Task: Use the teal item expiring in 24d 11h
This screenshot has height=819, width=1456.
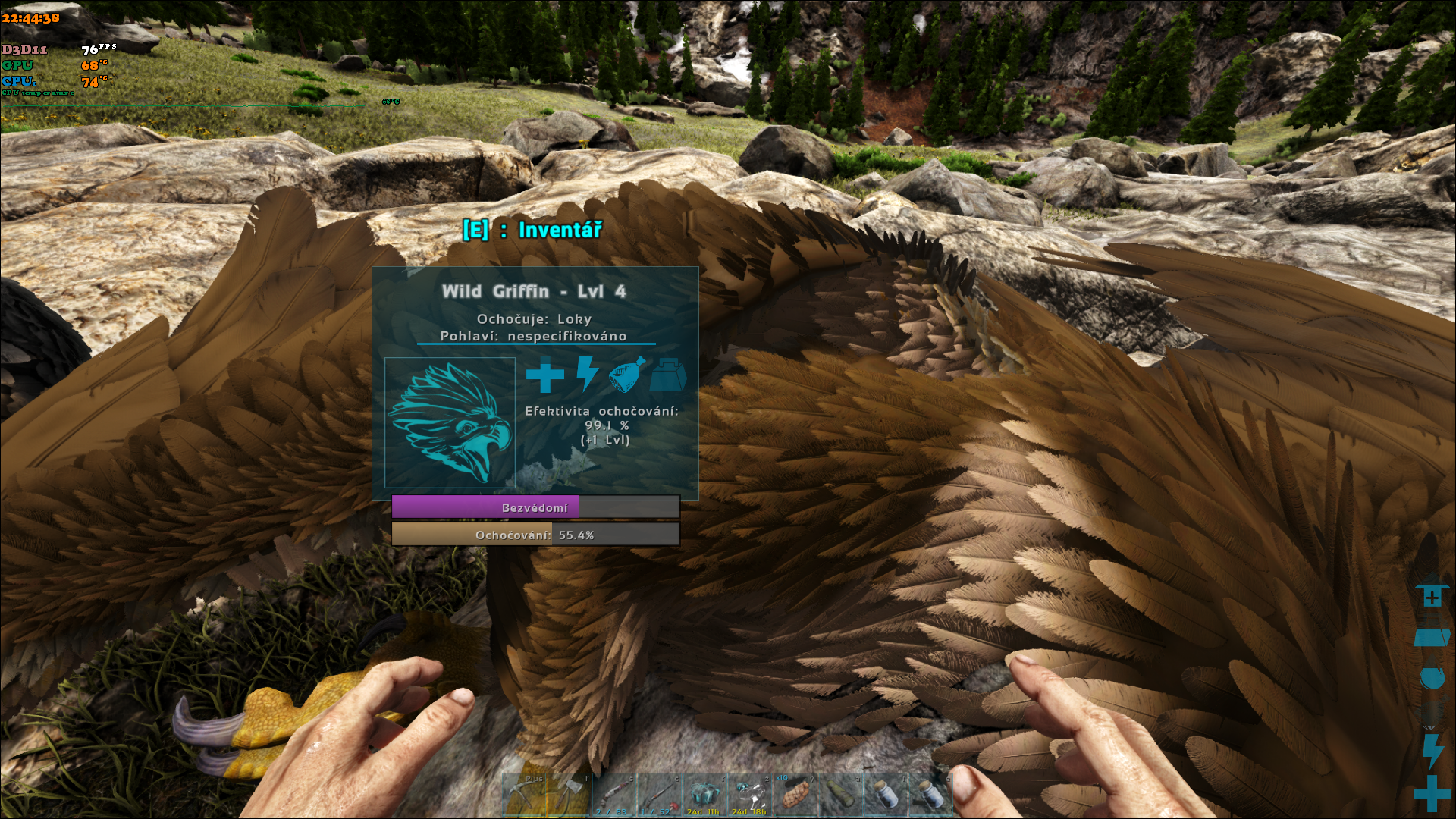Action: click(x=704, y=795)
